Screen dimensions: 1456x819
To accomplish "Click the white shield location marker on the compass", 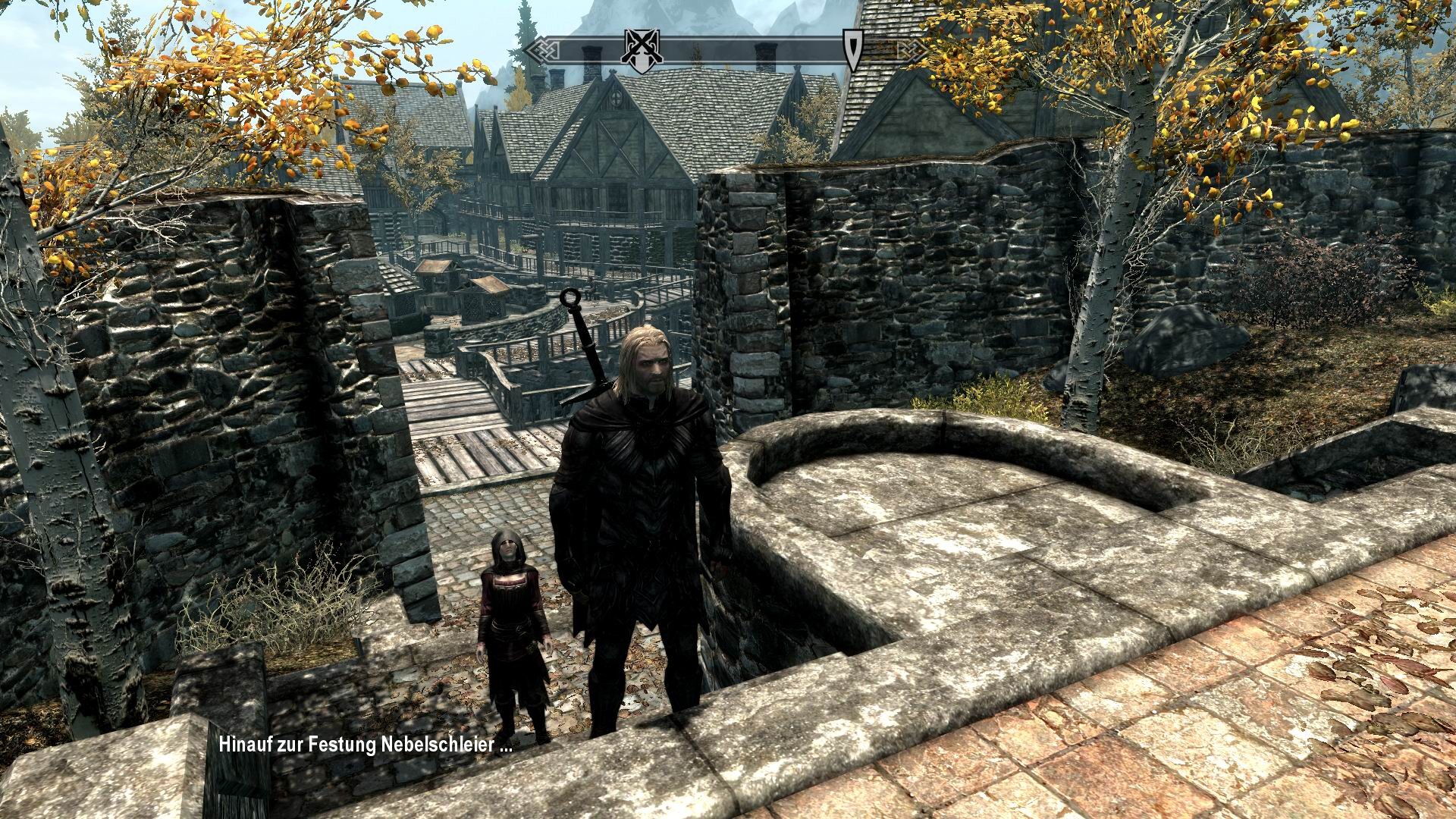I will pyautogui.click(x=852, y=51).
